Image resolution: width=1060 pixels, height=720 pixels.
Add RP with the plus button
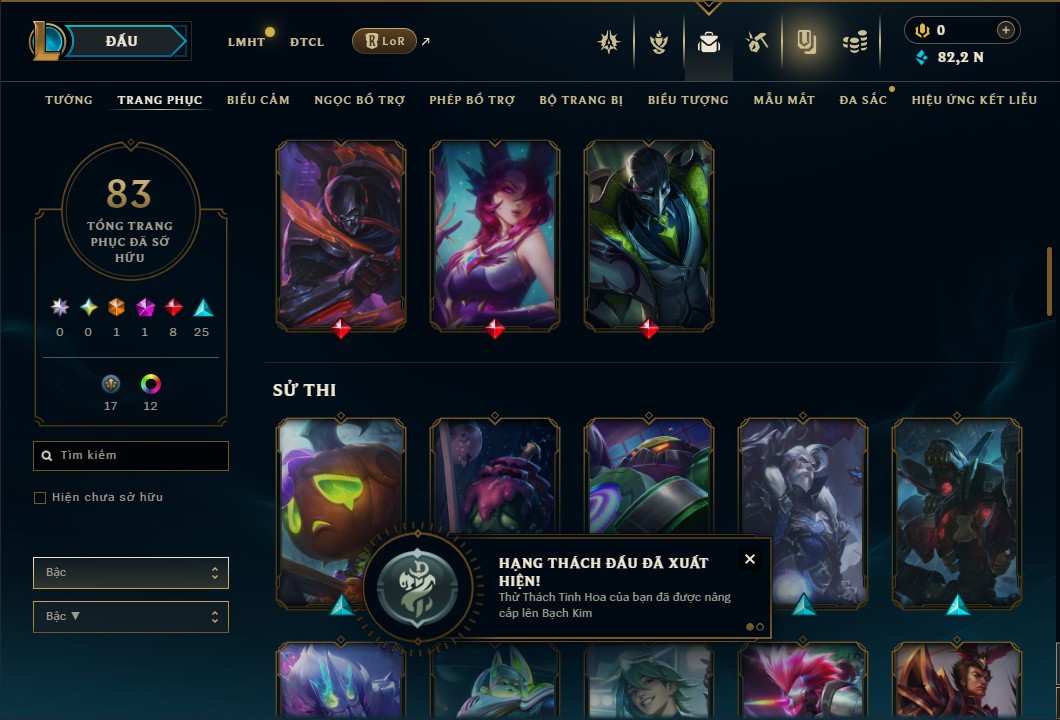(x=1005, y=30)
